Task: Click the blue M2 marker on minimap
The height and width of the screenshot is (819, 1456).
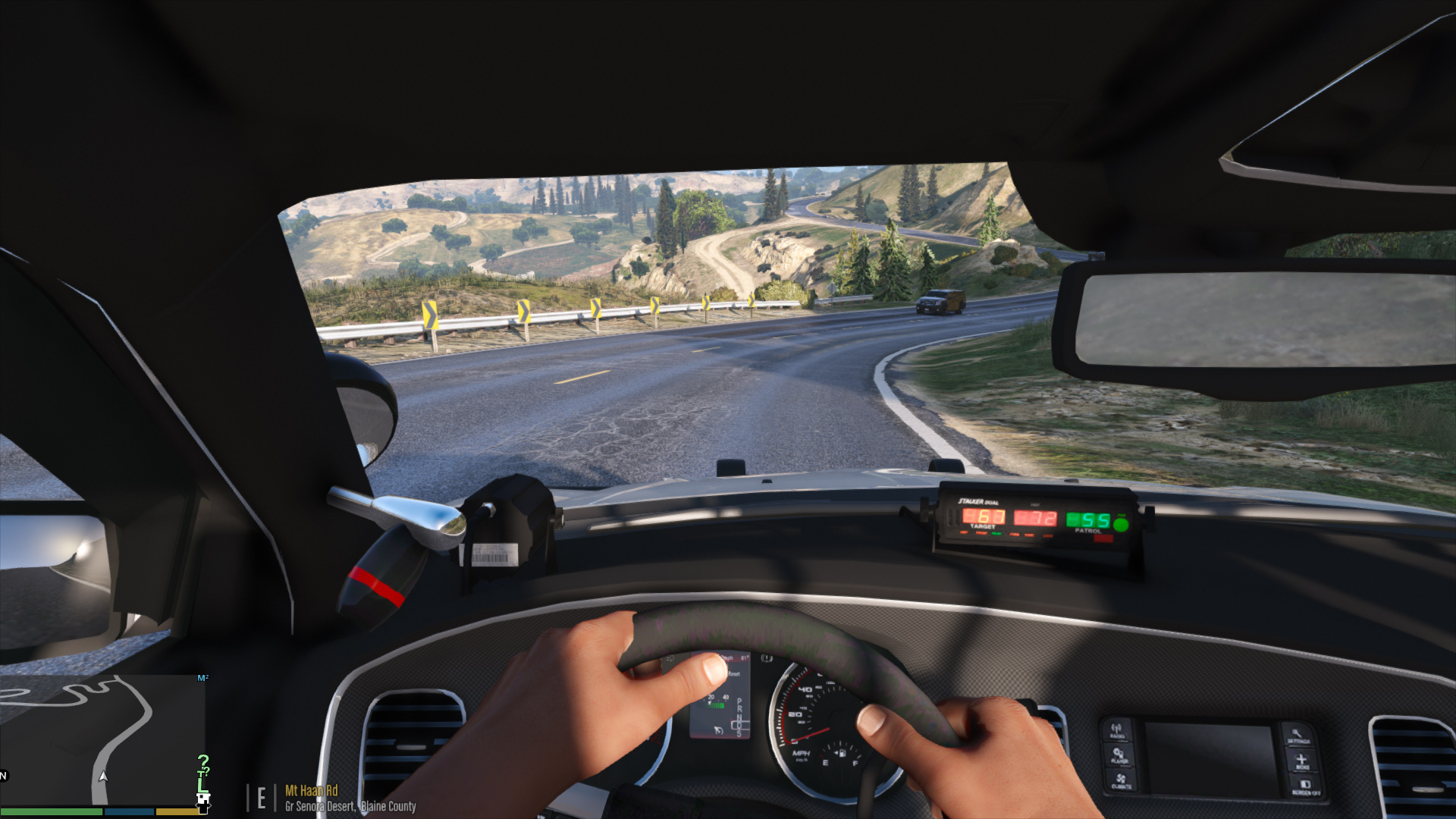Action: [x=202, y=678]
